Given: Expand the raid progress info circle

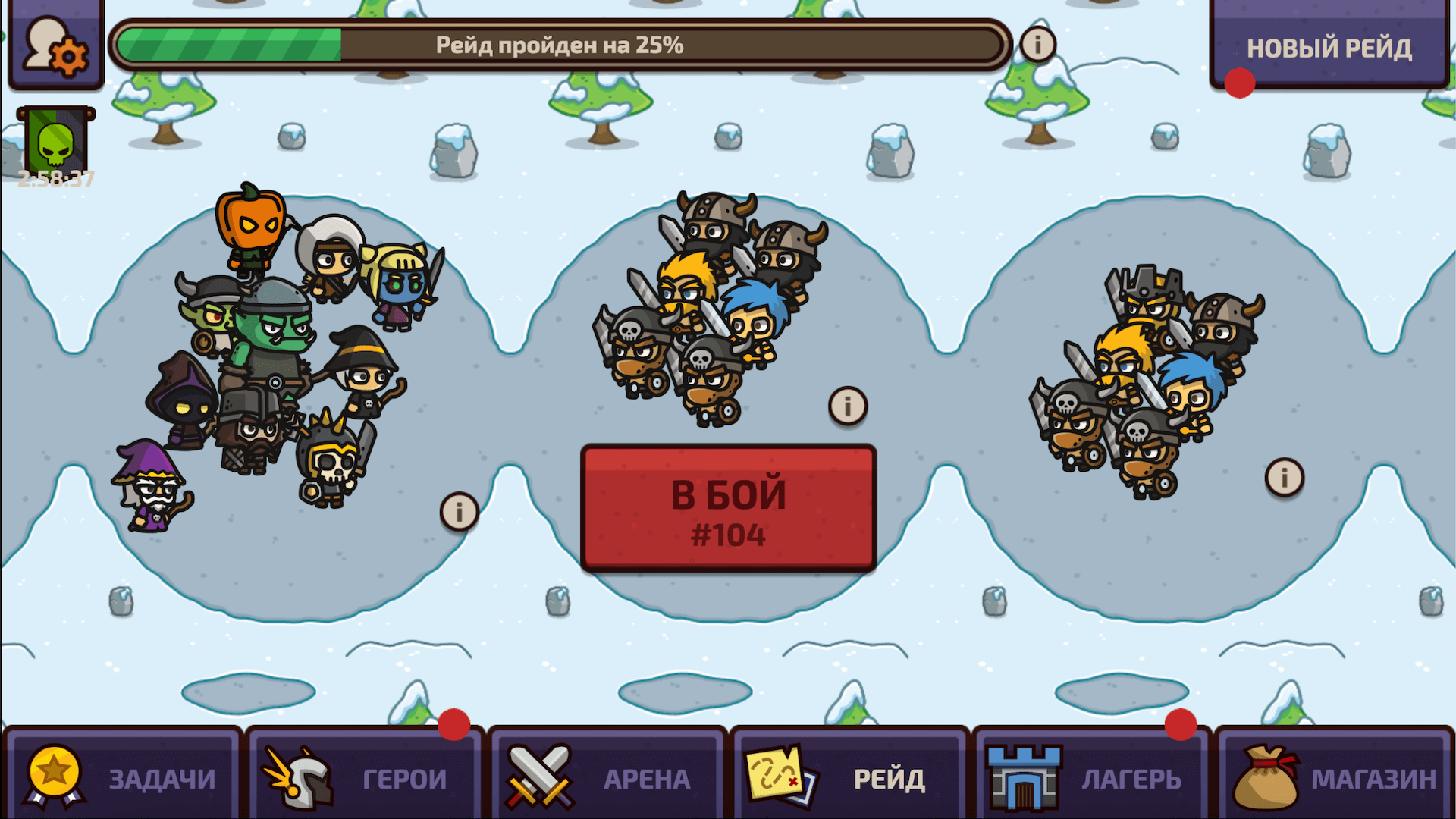Looking at the screenshot, I should tap(1037, 44).
